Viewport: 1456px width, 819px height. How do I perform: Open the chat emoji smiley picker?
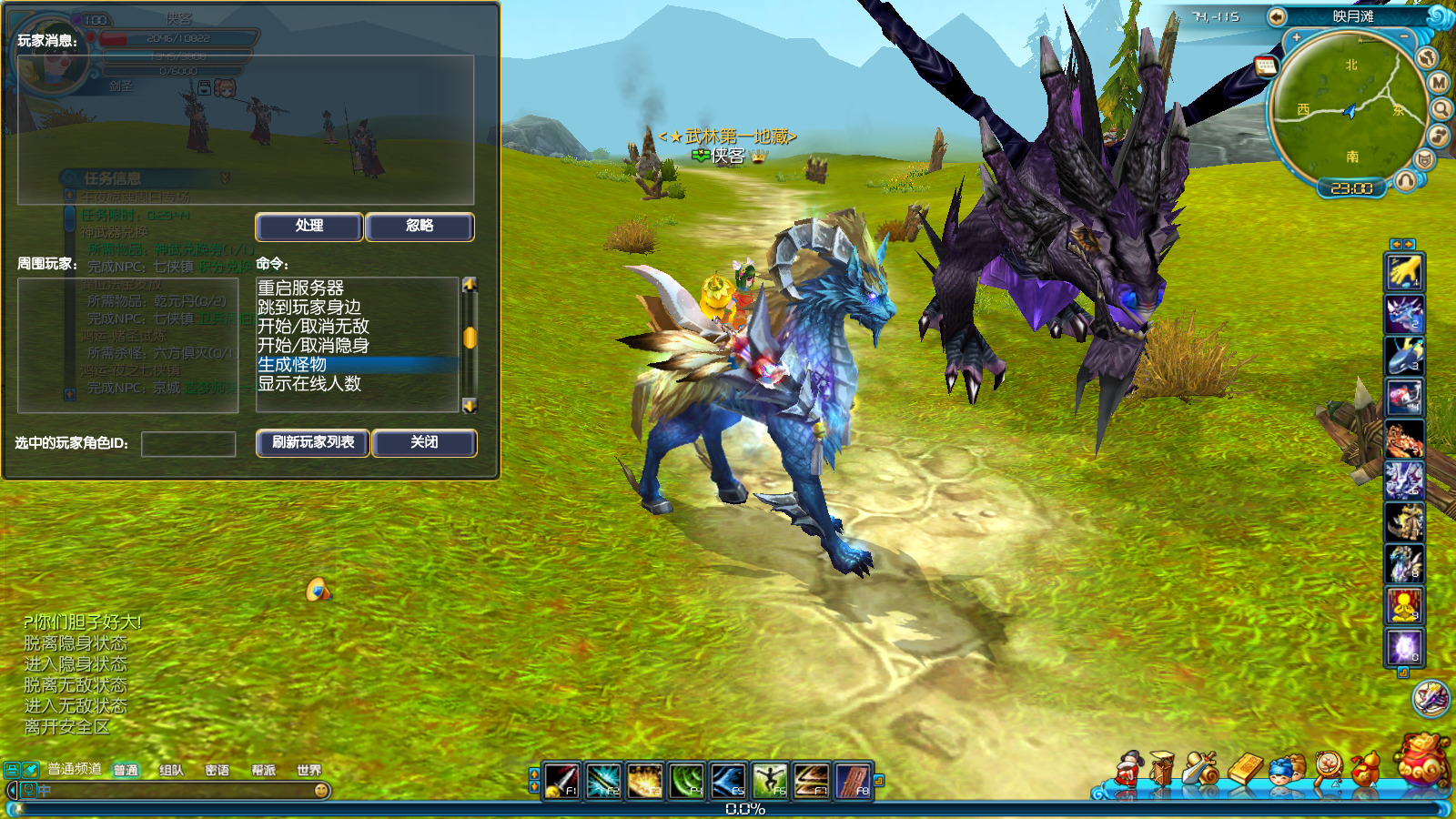coord(321,791)
